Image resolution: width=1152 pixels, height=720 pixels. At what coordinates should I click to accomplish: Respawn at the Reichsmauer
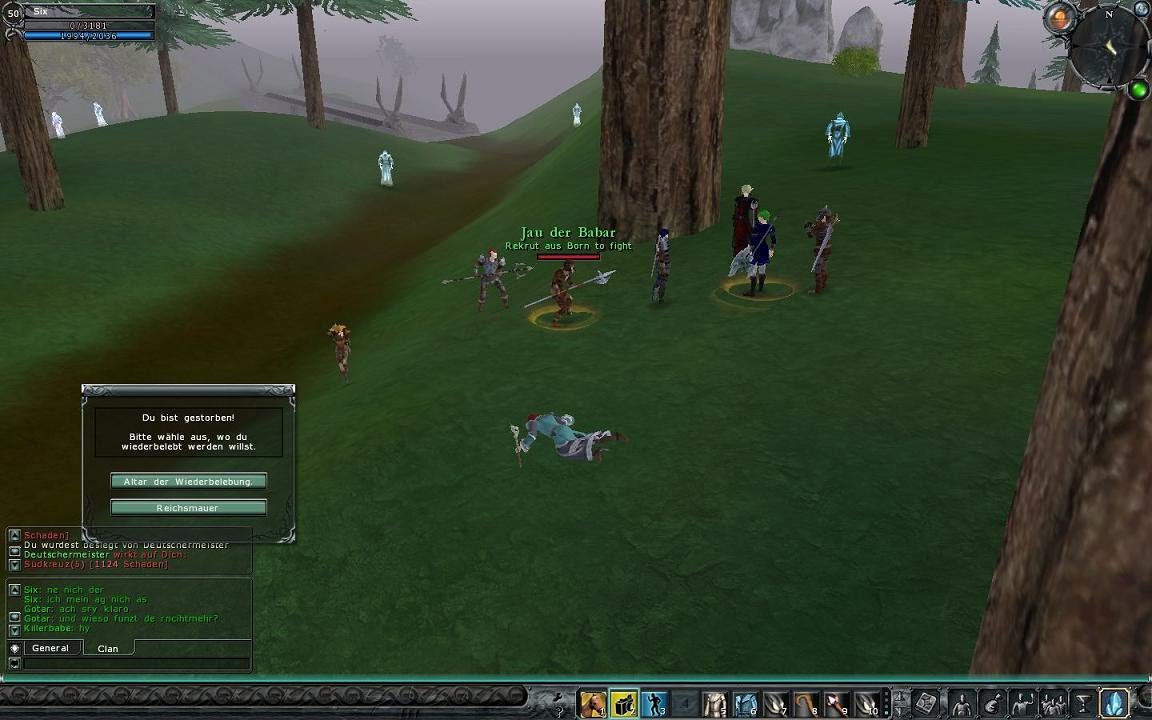188,508
